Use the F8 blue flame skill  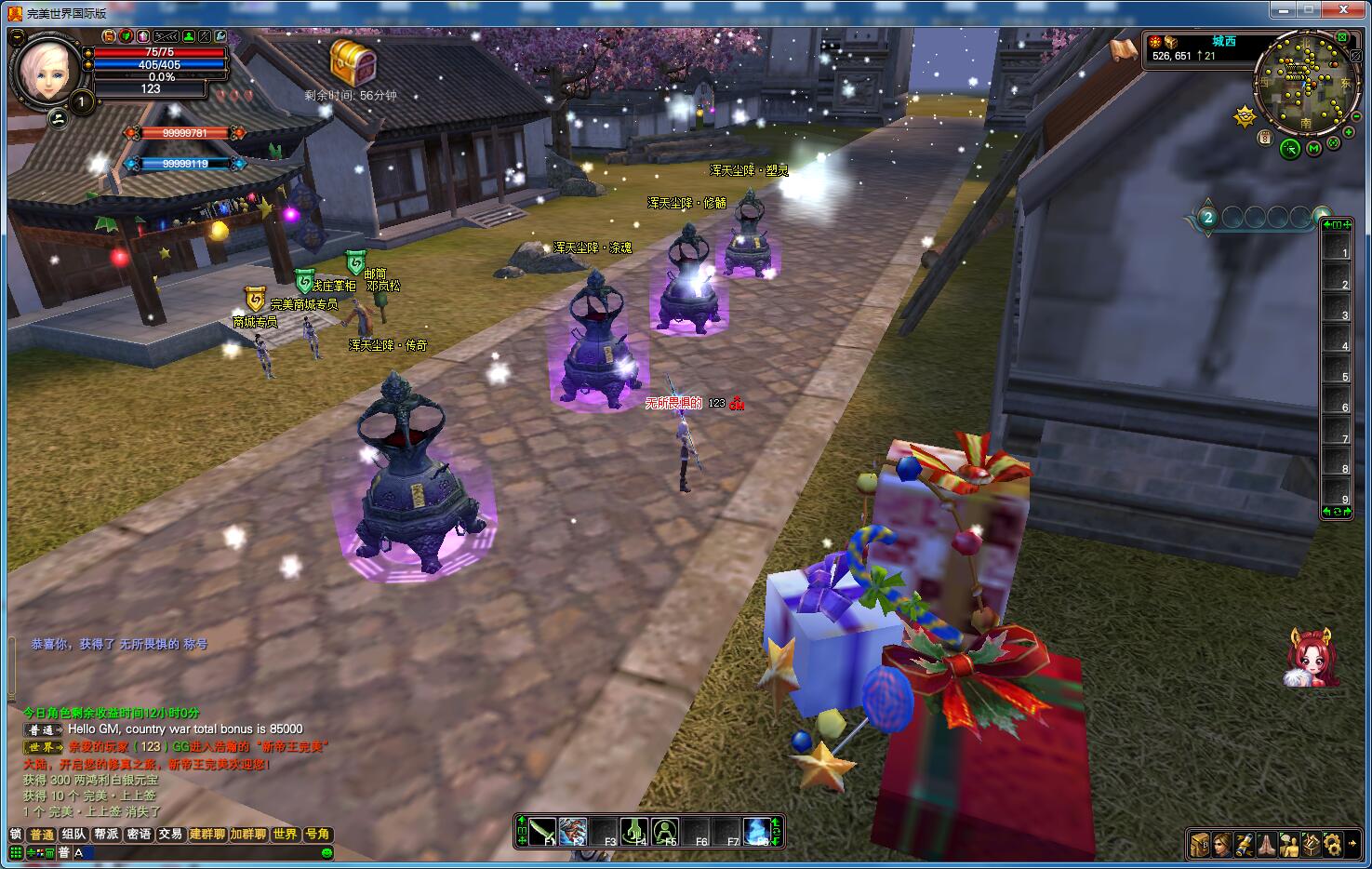pyautogui.click(x=758, y=831)
